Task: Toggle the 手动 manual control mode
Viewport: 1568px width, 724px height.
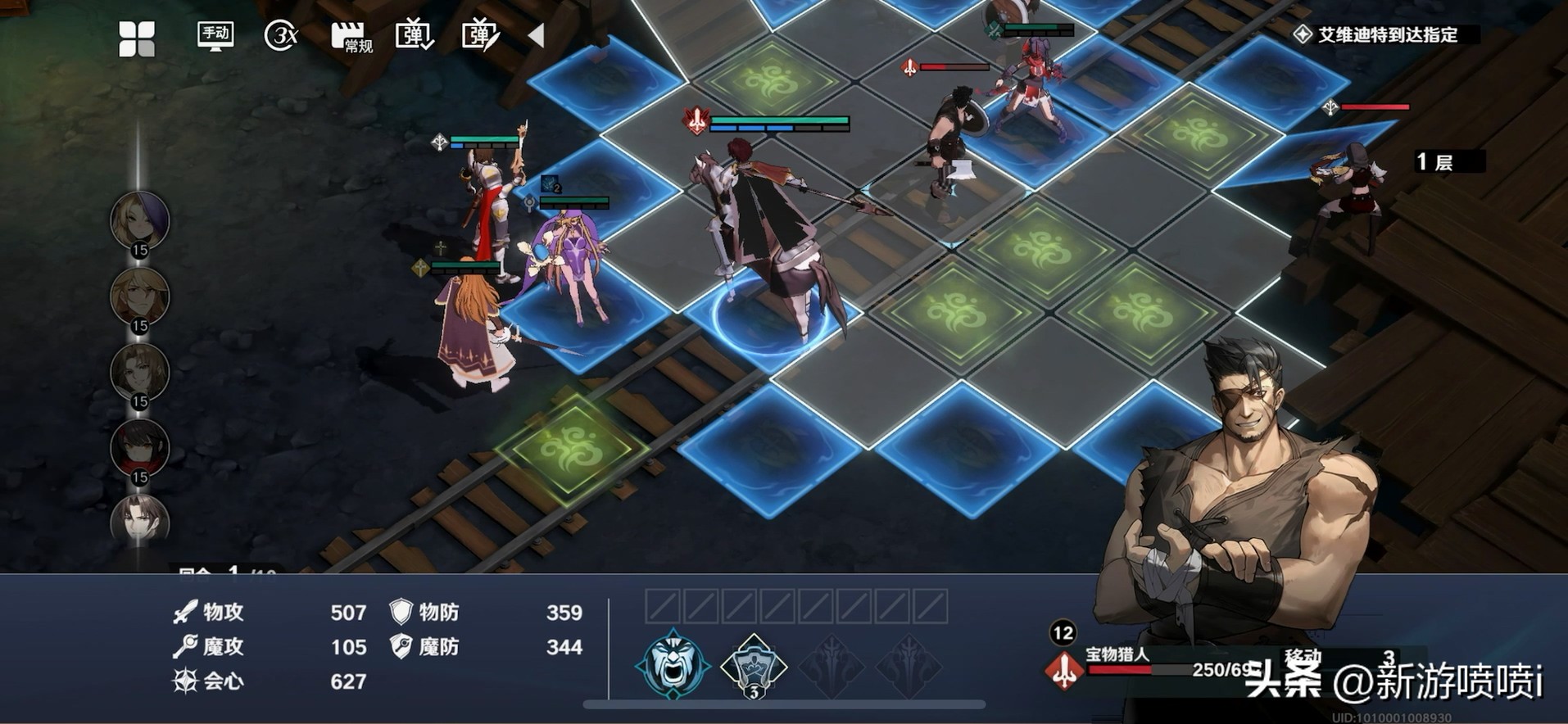Action: pos(215,35)
